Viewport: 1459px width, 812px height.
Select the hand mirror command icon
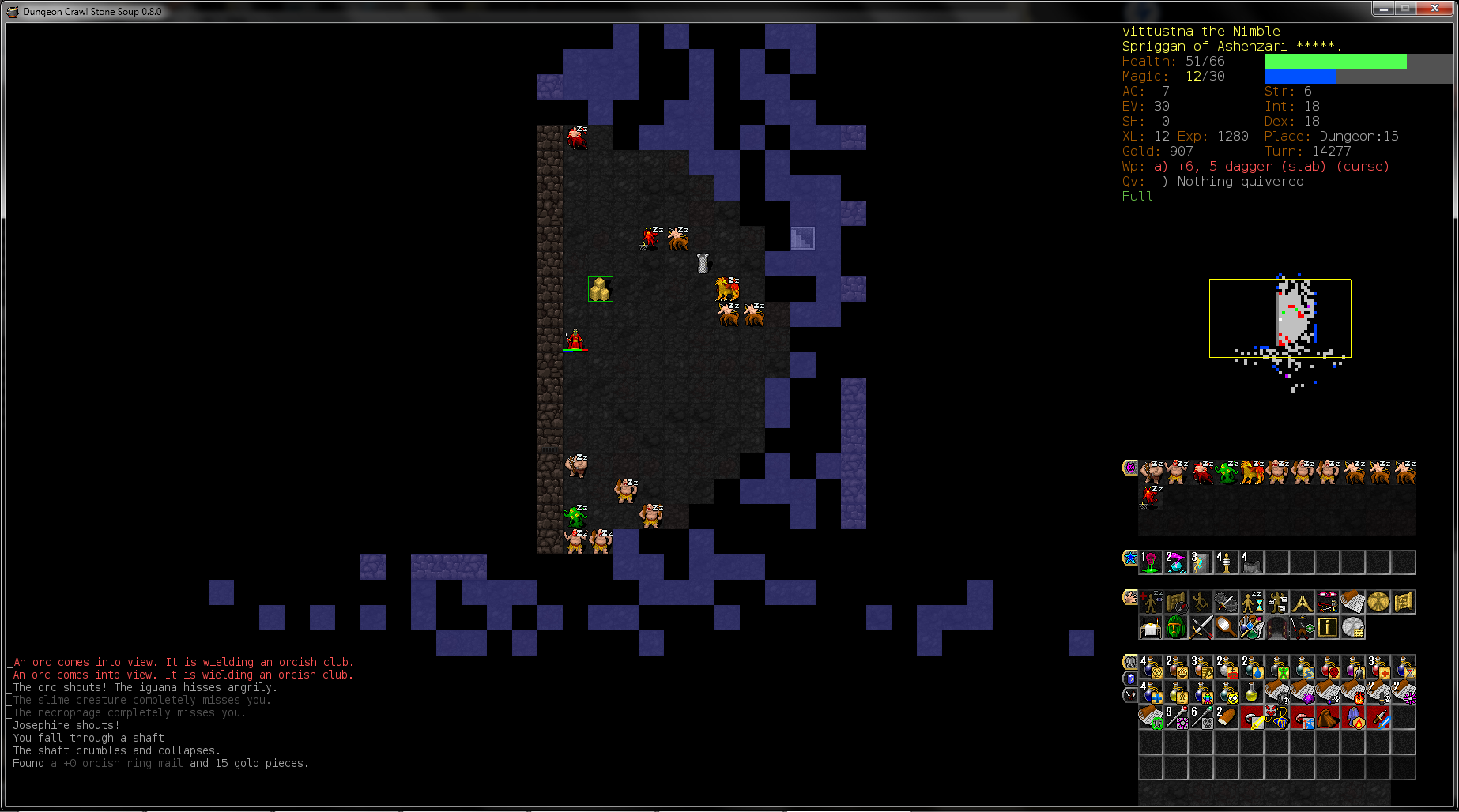click(1226, 628)
